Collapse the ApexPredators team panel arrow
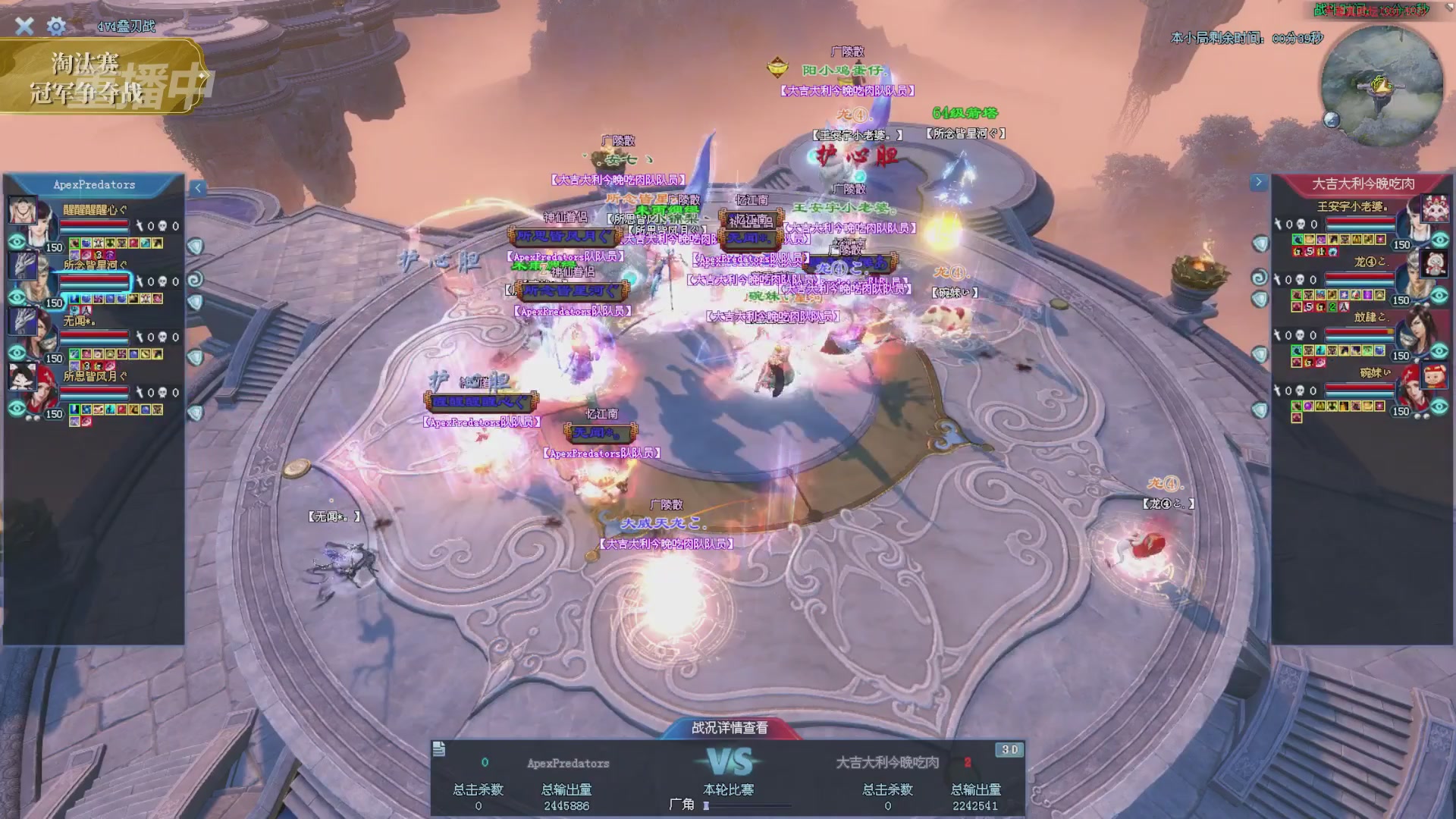Screen dimensions: 1456x819 (x=197, y=188)
